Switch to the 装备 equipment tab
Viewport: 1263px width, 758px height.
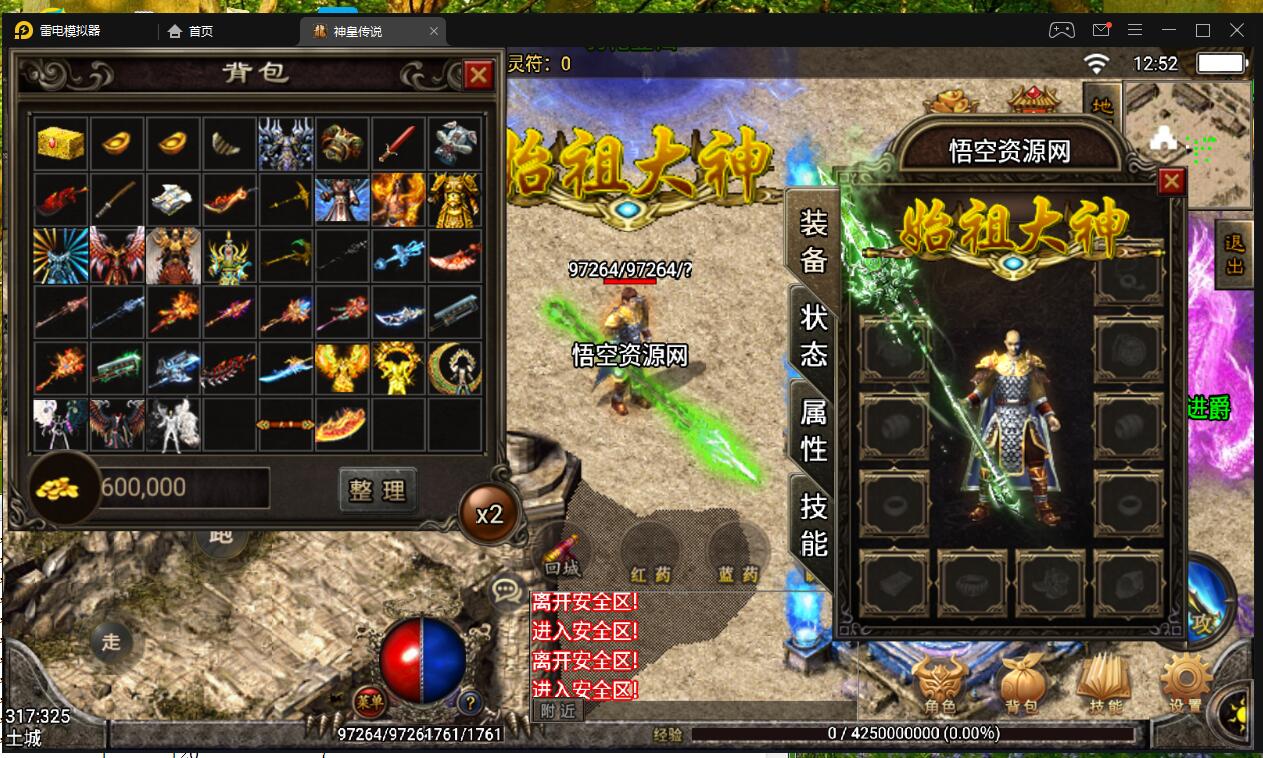tap(813, 241)
